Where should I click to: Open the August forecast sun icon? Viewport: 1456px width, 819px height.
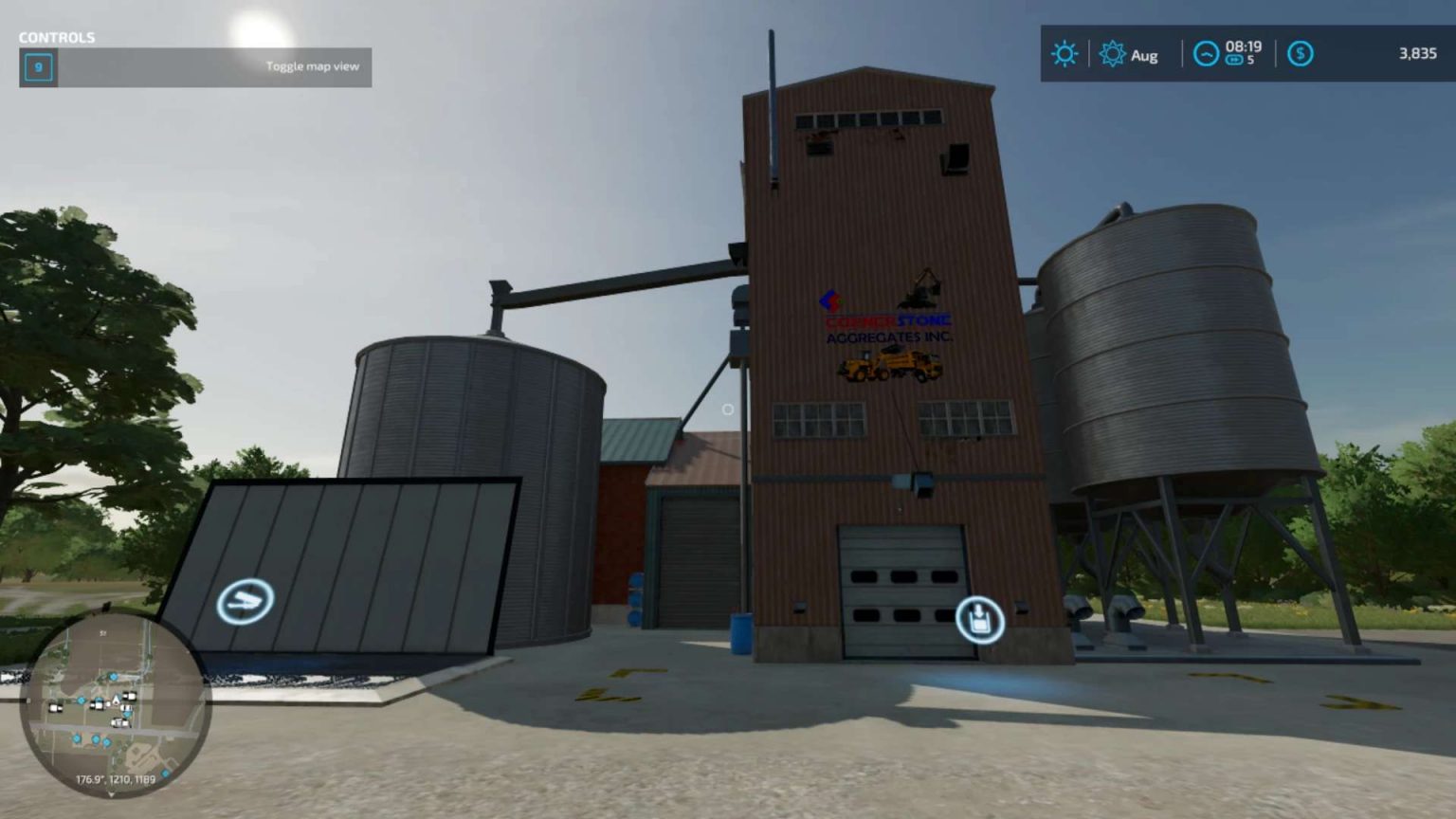(1113, 53)
